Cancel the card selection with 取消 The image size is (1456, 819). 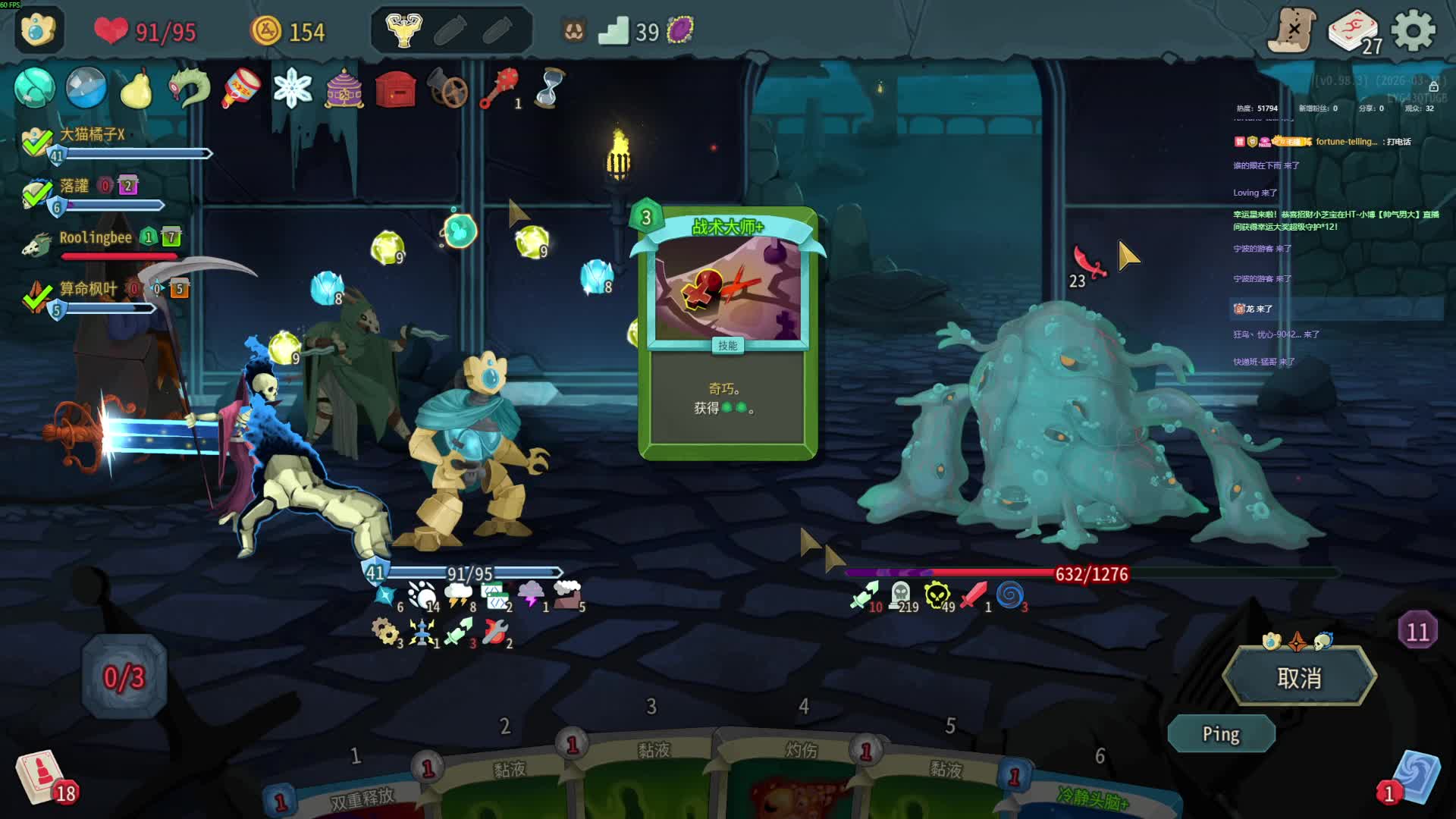coord(1299,677)
